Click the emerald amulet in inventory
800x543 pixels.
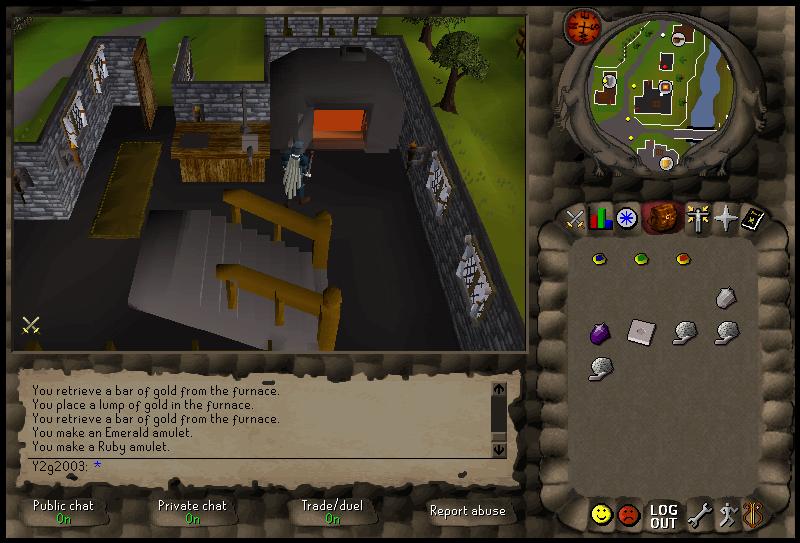642,259
